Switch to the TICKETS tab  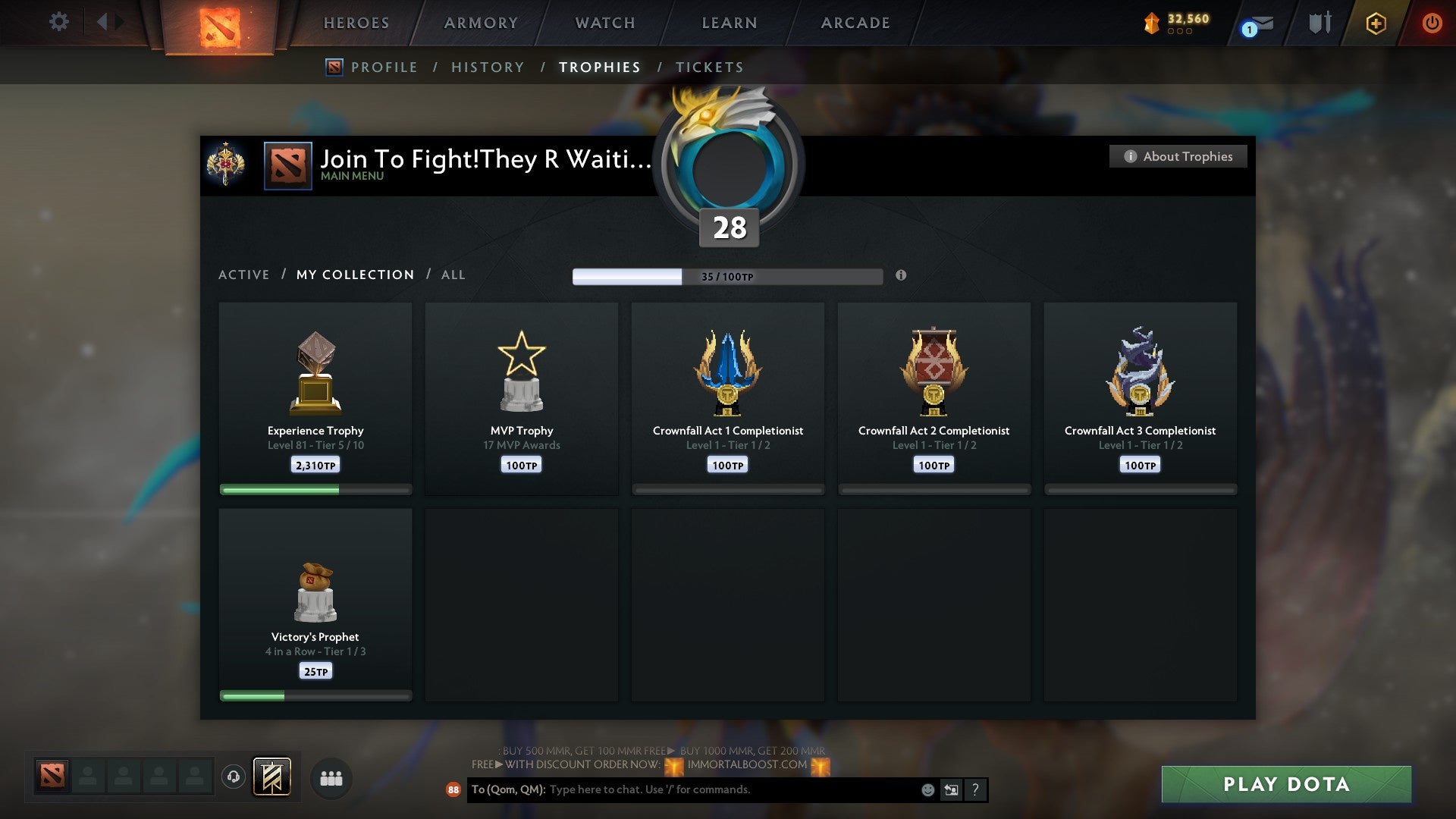[709, 67]
